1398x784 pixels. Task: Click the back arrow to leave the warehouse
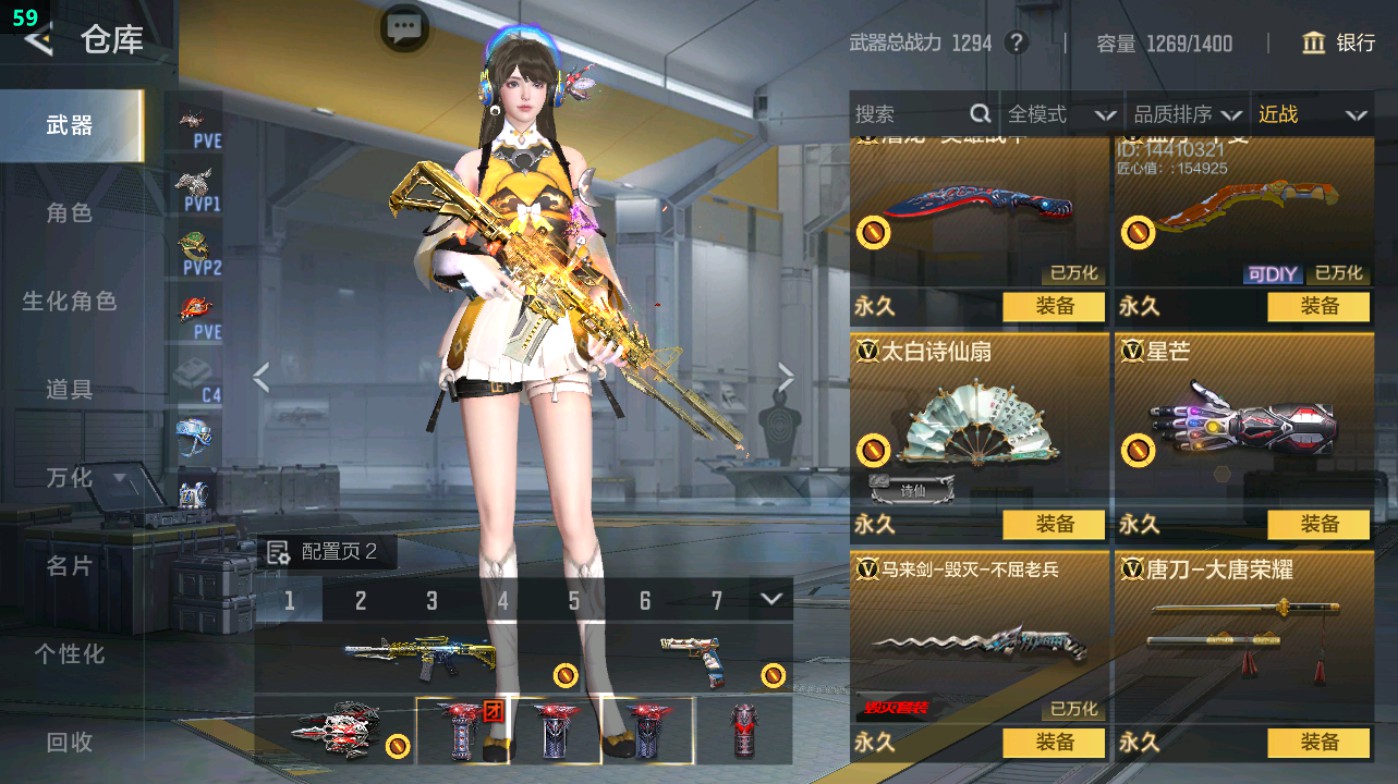(x=38, y=41)
